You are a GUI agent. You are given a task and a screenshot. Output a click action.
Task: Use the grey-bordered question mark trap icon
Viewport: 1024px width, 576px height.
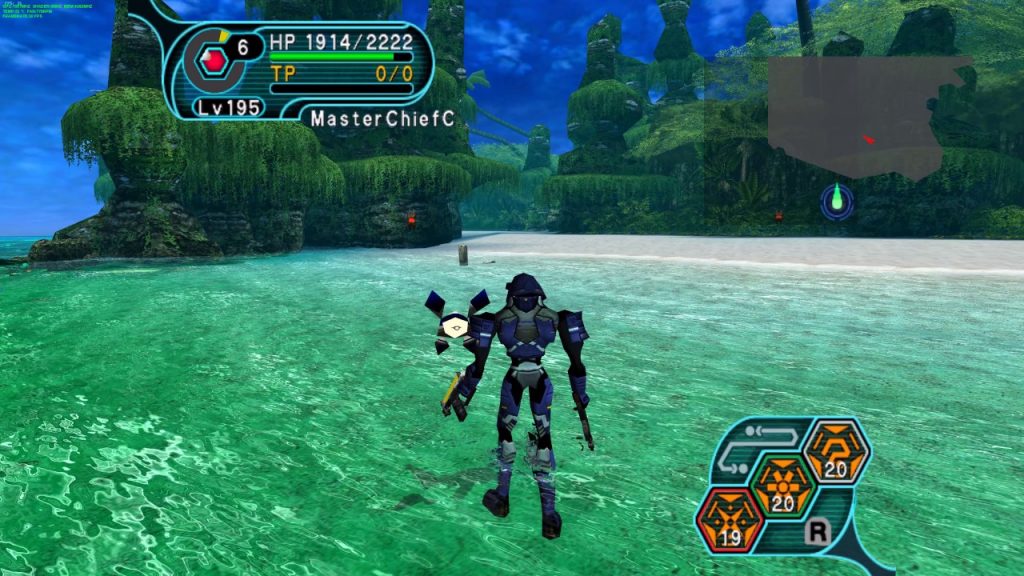(x=837, y=451)
